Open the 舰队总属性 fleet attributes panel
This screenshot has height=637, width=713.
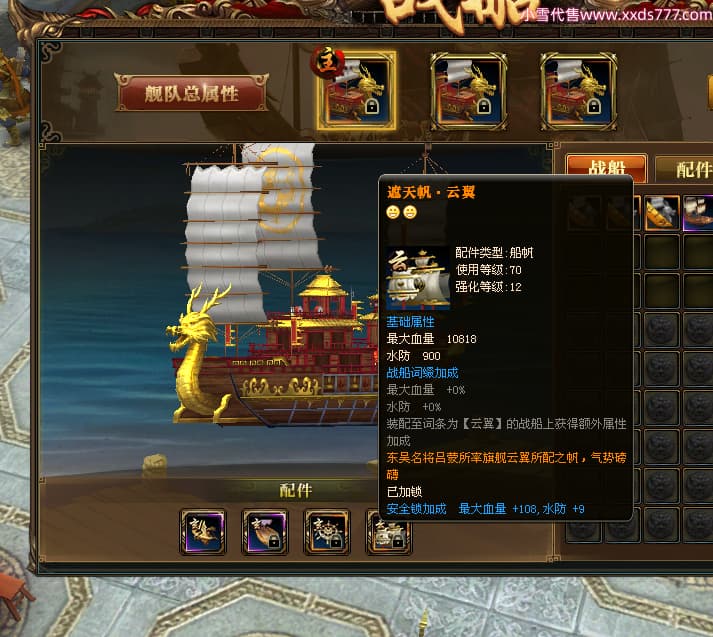tap(192, 94)
